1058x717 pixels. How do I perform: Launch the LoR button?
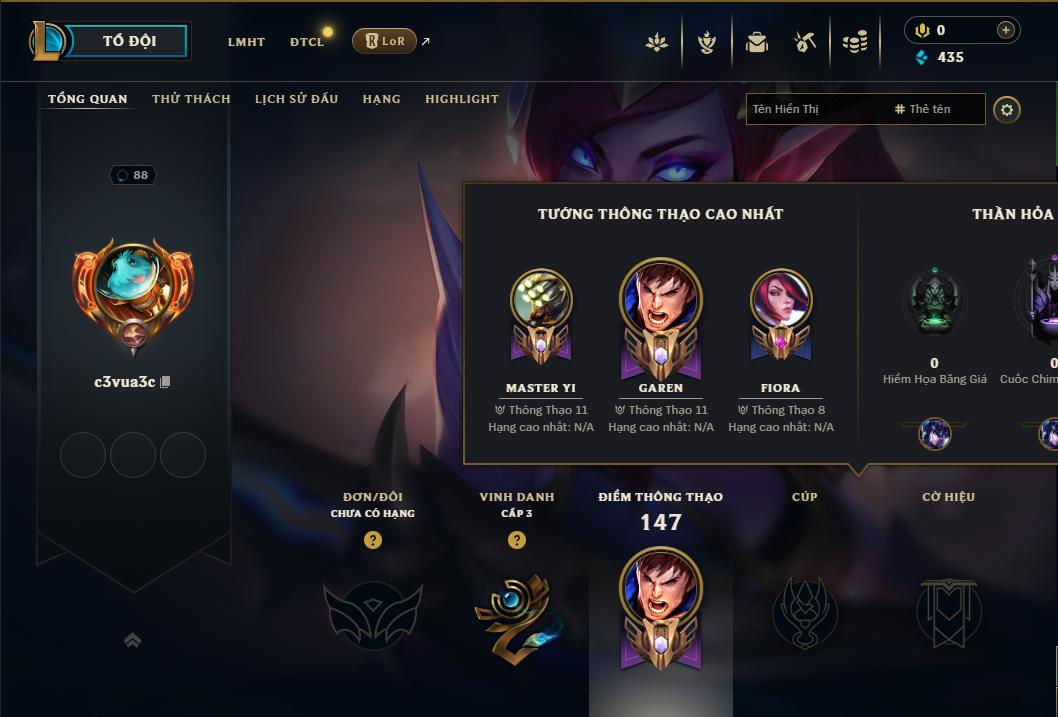pos(384,41)
